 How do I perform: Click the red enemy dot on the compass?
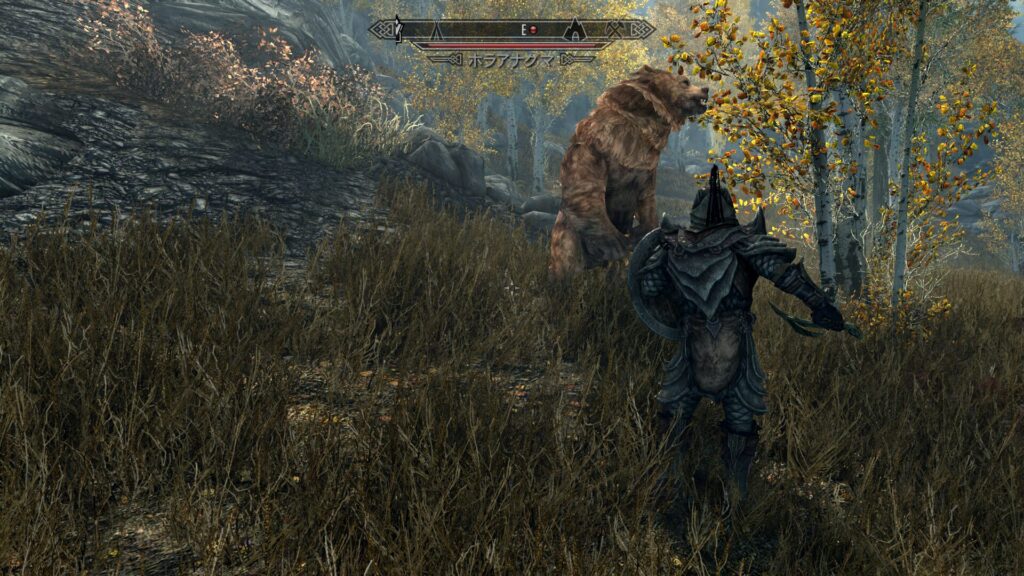pos(534,30)
